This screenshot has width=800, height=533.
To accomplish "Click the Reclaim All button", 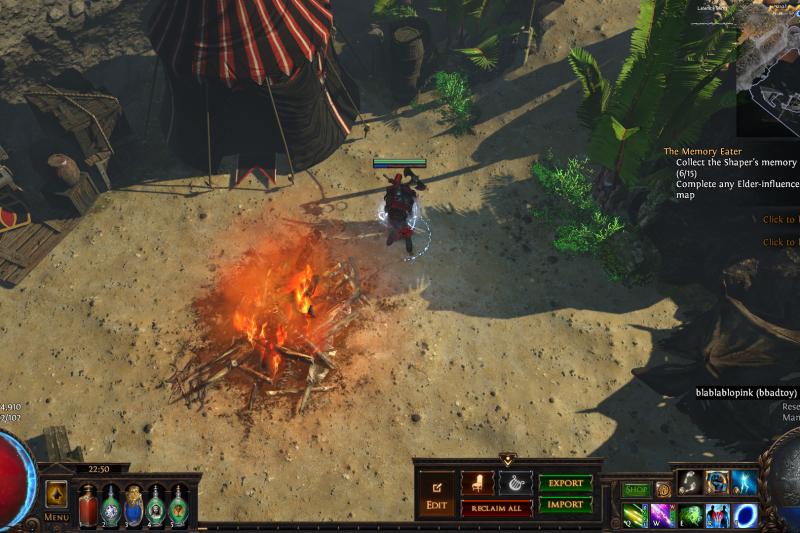I will (496, 508).
